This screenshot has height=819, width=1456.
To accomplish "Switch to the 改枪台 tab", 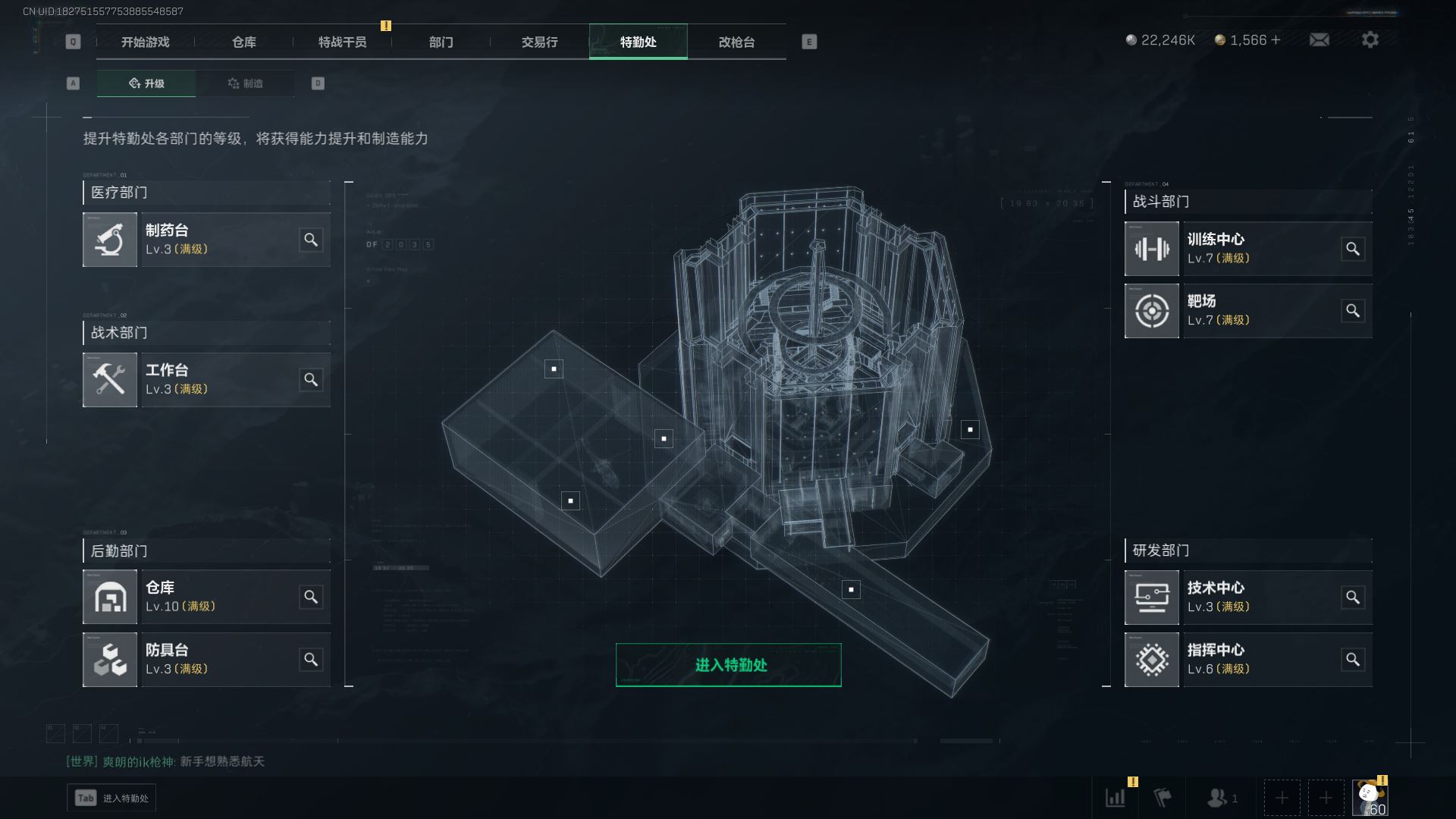I will [736, 42].
